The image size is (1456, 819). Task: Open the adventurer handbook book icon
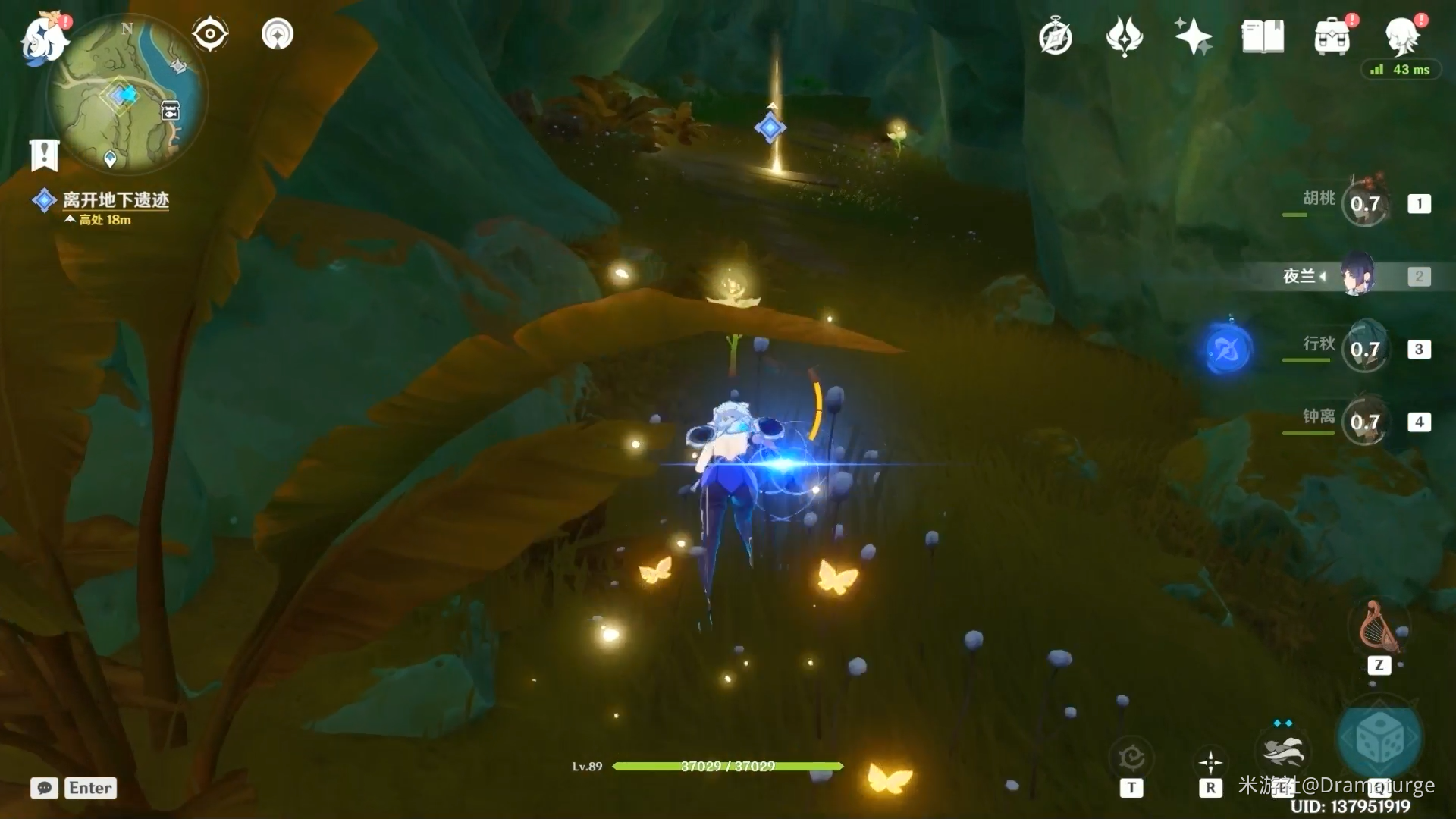click(1263, 36)
